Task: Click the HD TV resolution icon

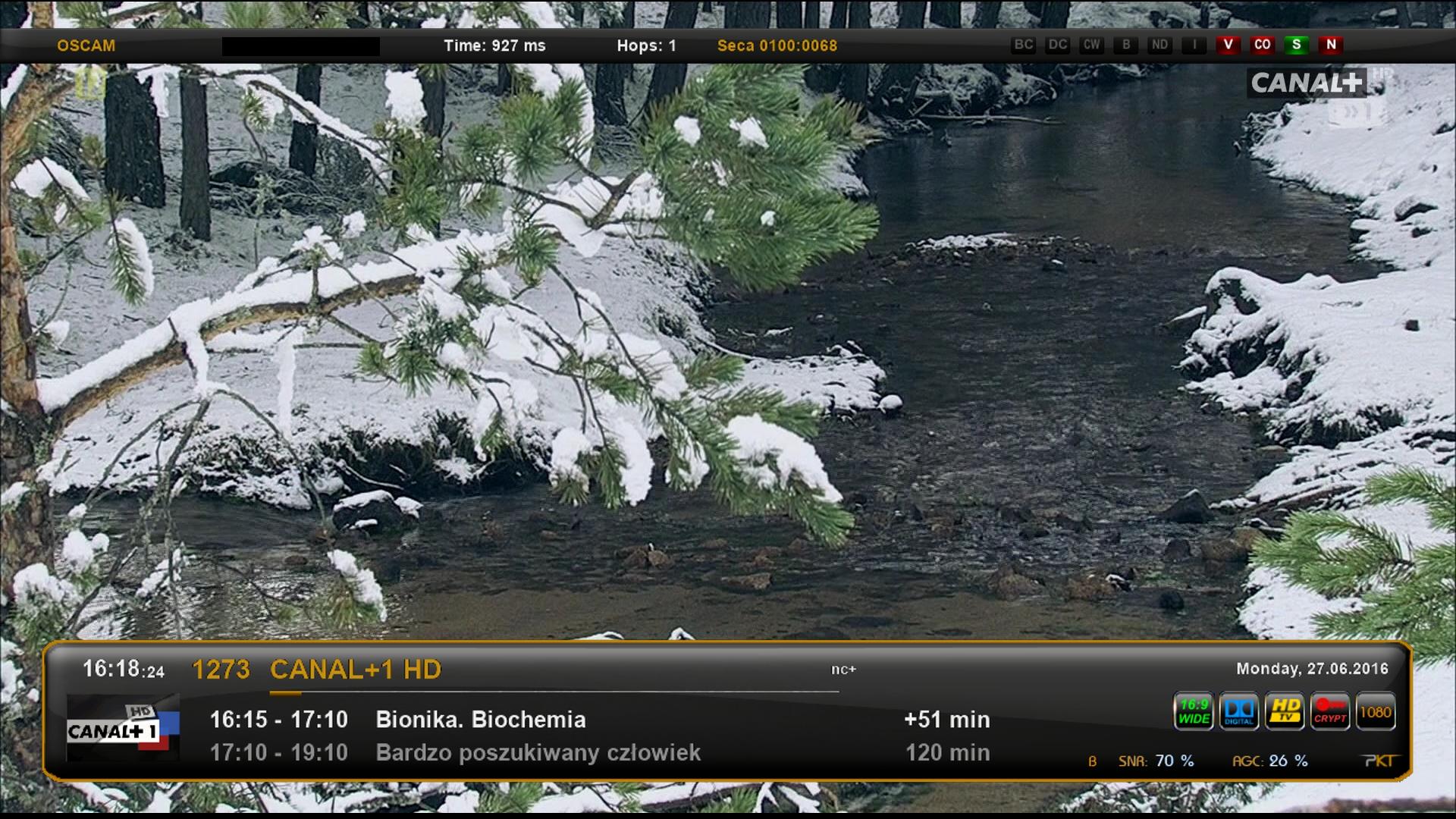Action: [1285, 711]
